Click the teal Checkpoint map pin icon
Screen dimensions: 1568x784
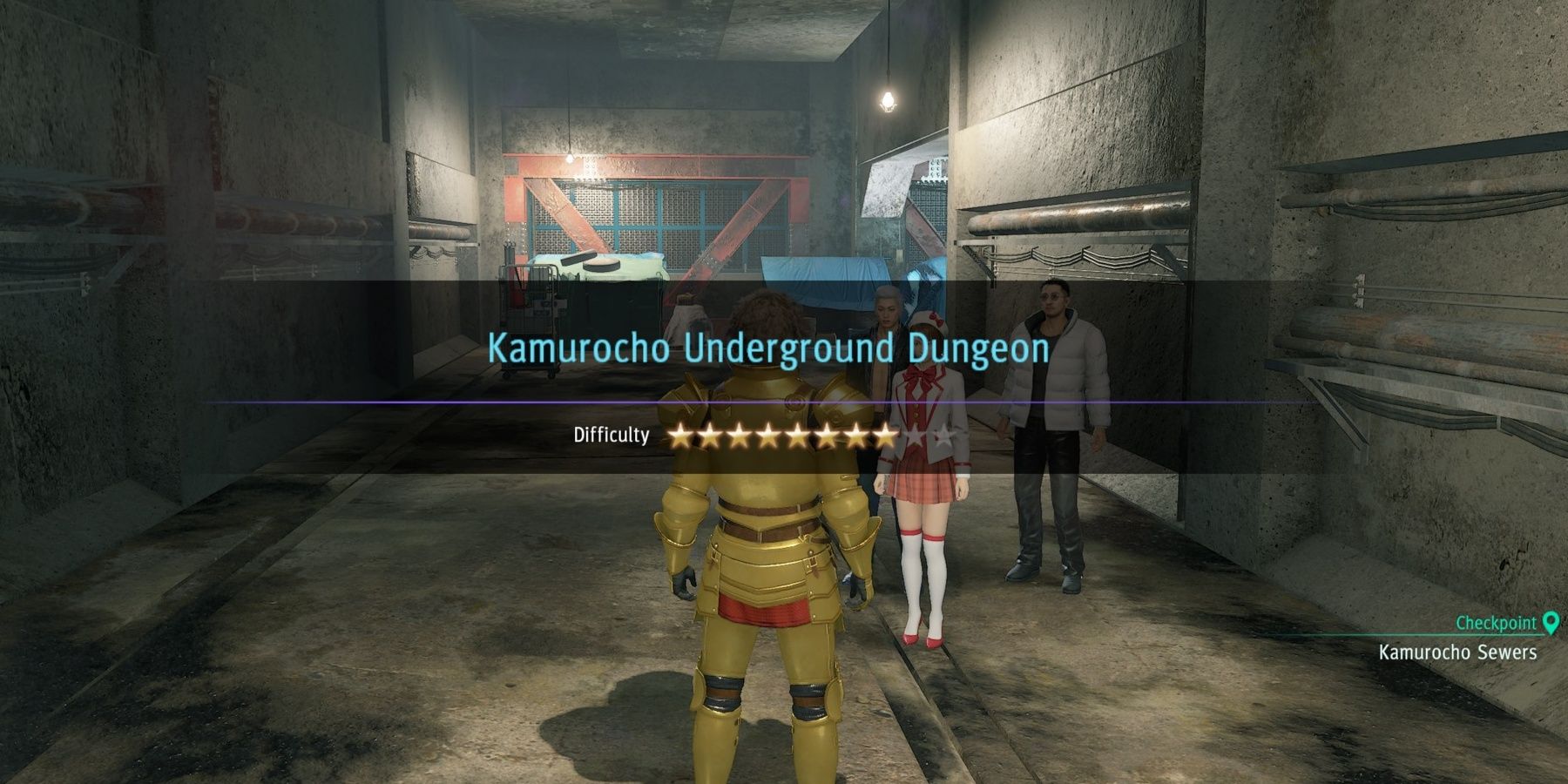(1552, 622)
